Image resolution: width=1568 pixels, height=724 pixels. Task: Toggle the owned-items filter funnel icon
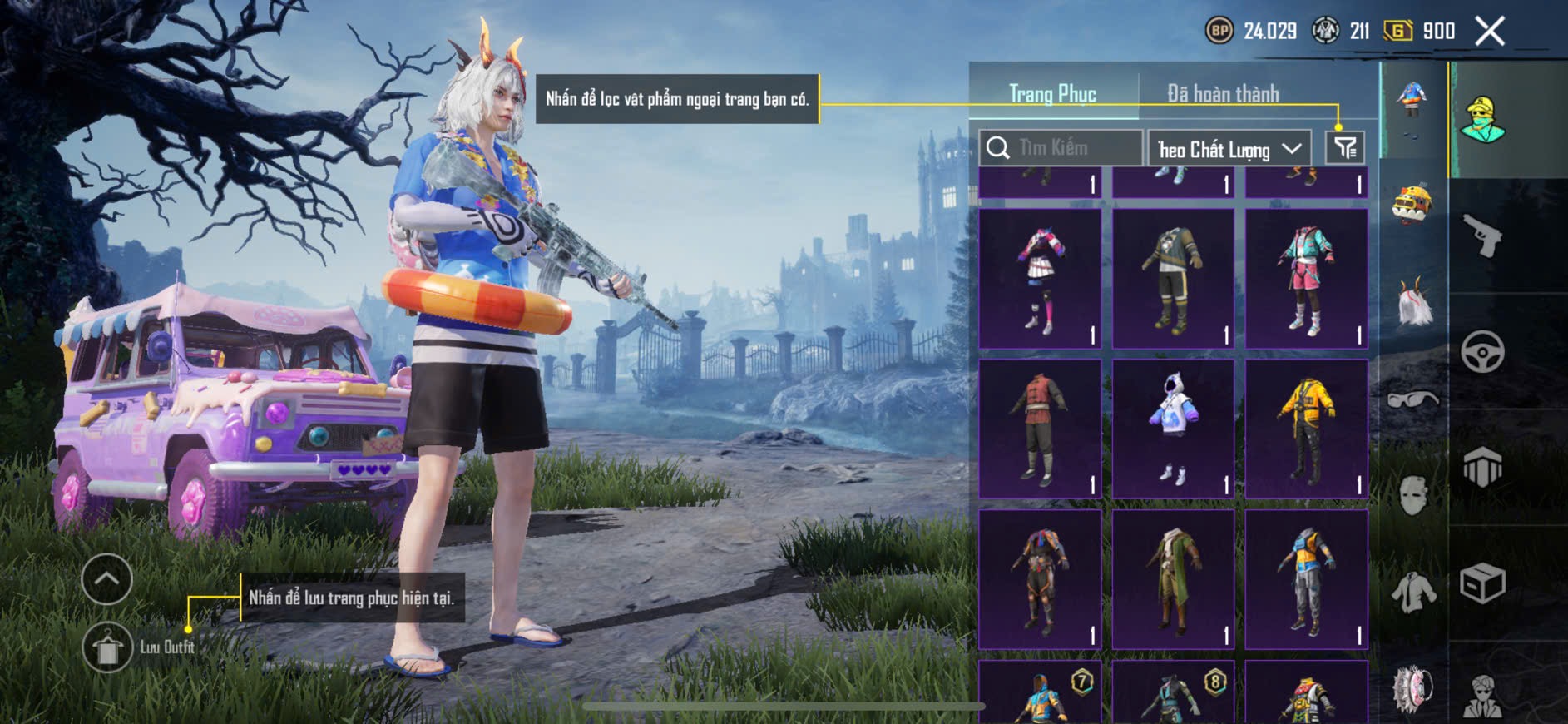click(x=1344, y=148)
